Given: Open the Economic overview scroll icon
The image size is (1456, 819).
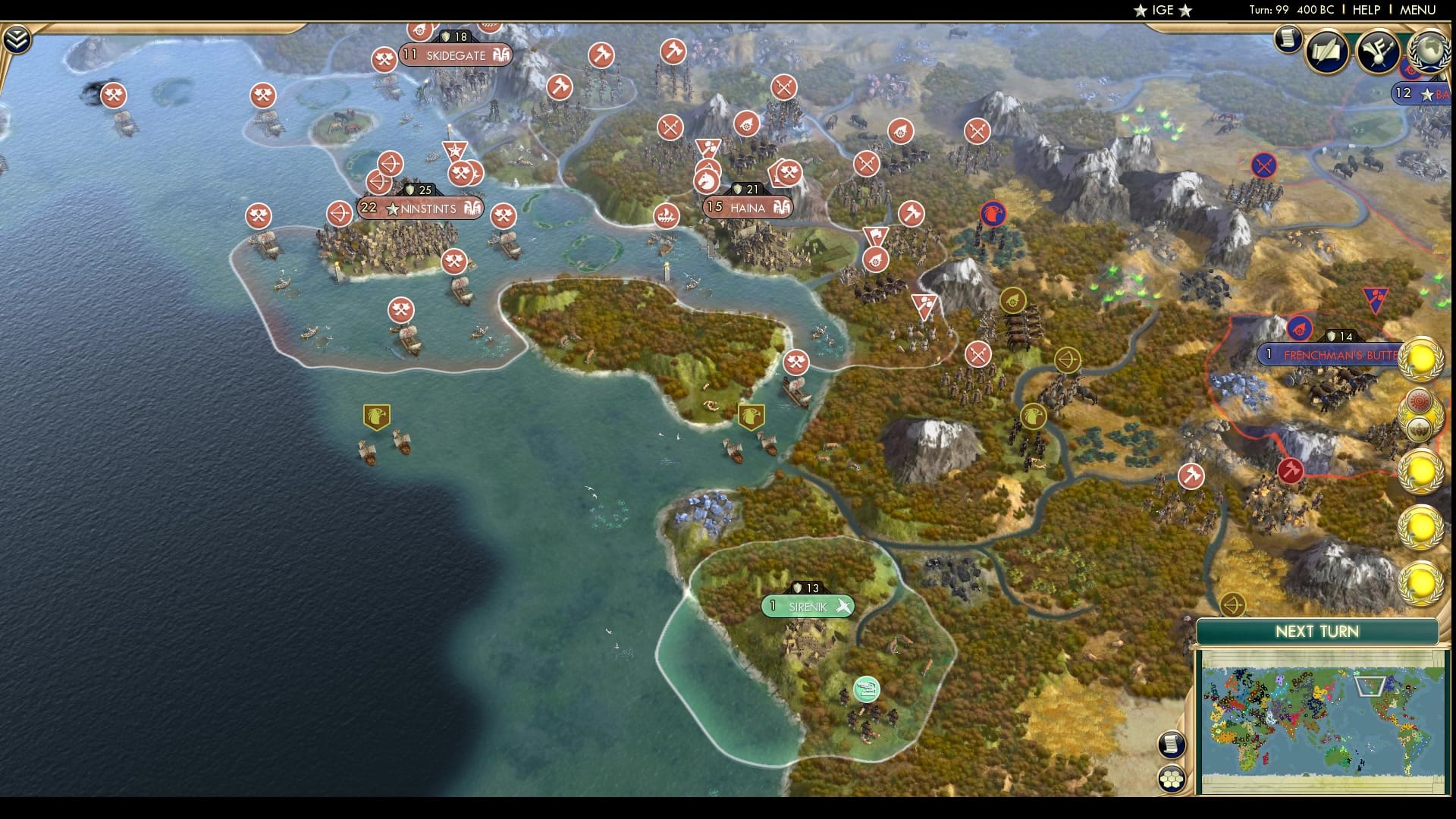Looking at the screenshot, I should click(1288, 39).
